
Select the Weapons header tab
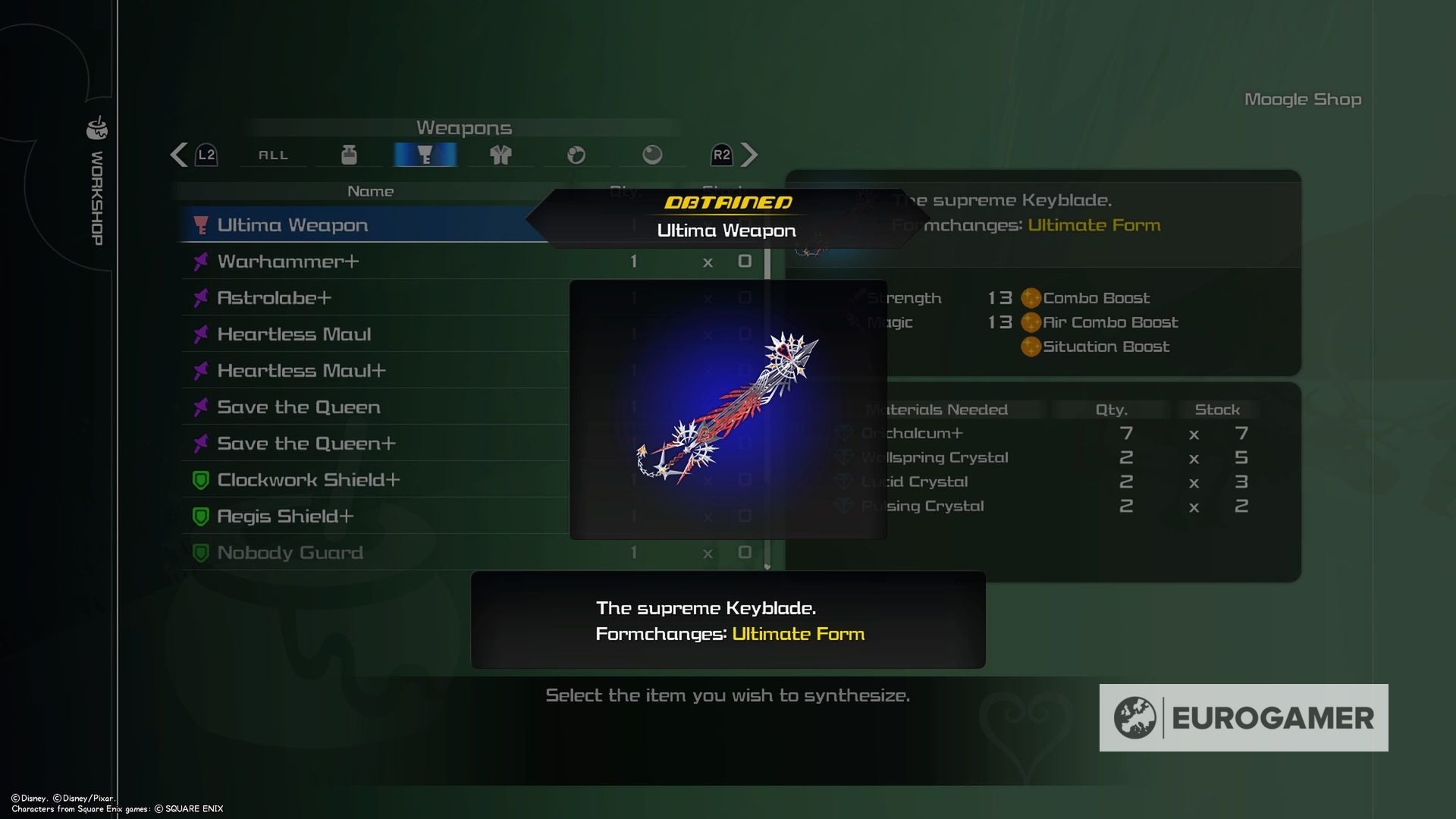pyautogui.click(x=465, y=128)
